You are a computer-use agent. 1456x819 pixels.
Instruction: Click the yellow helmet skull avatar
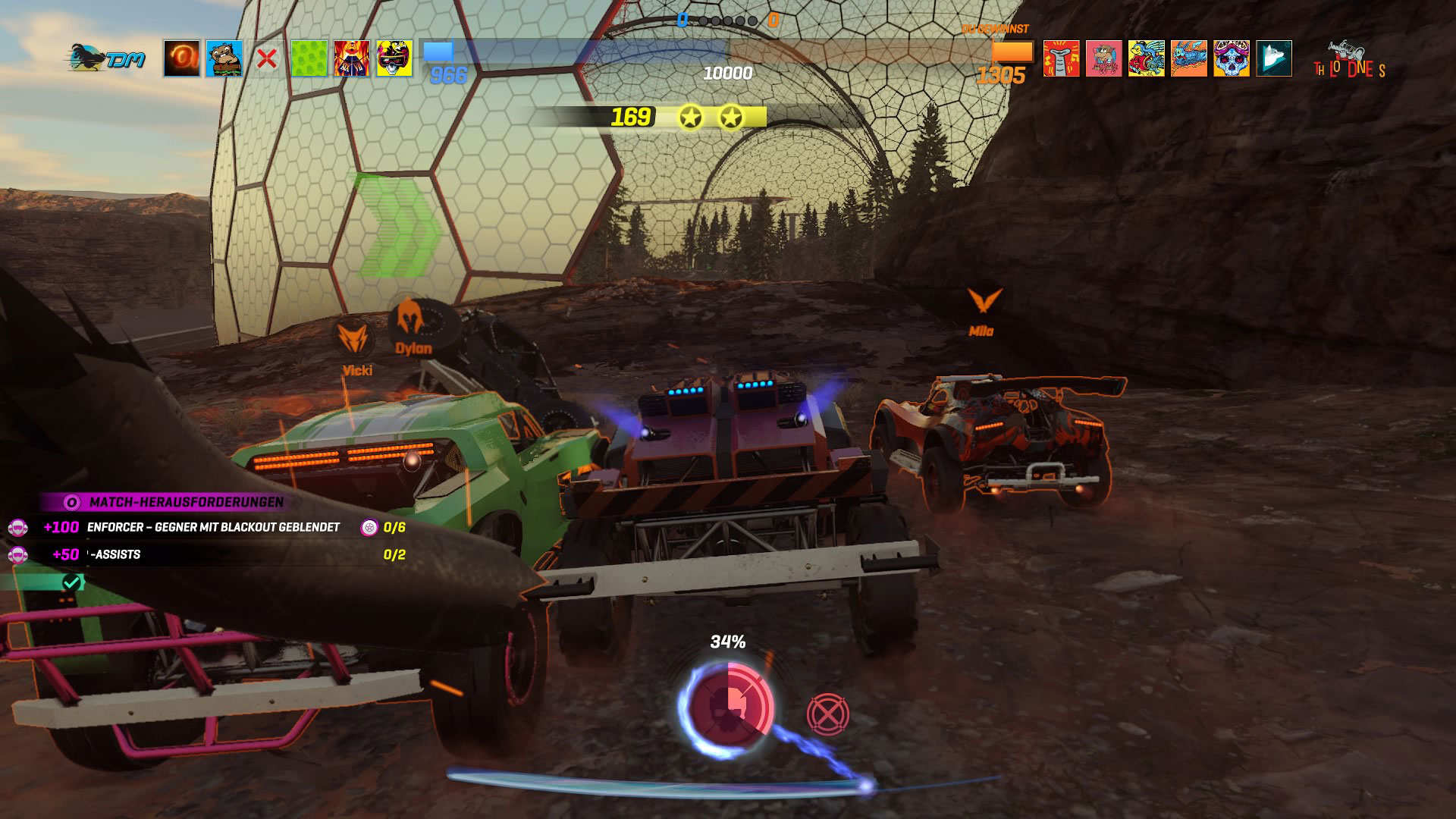click(394, 58)
